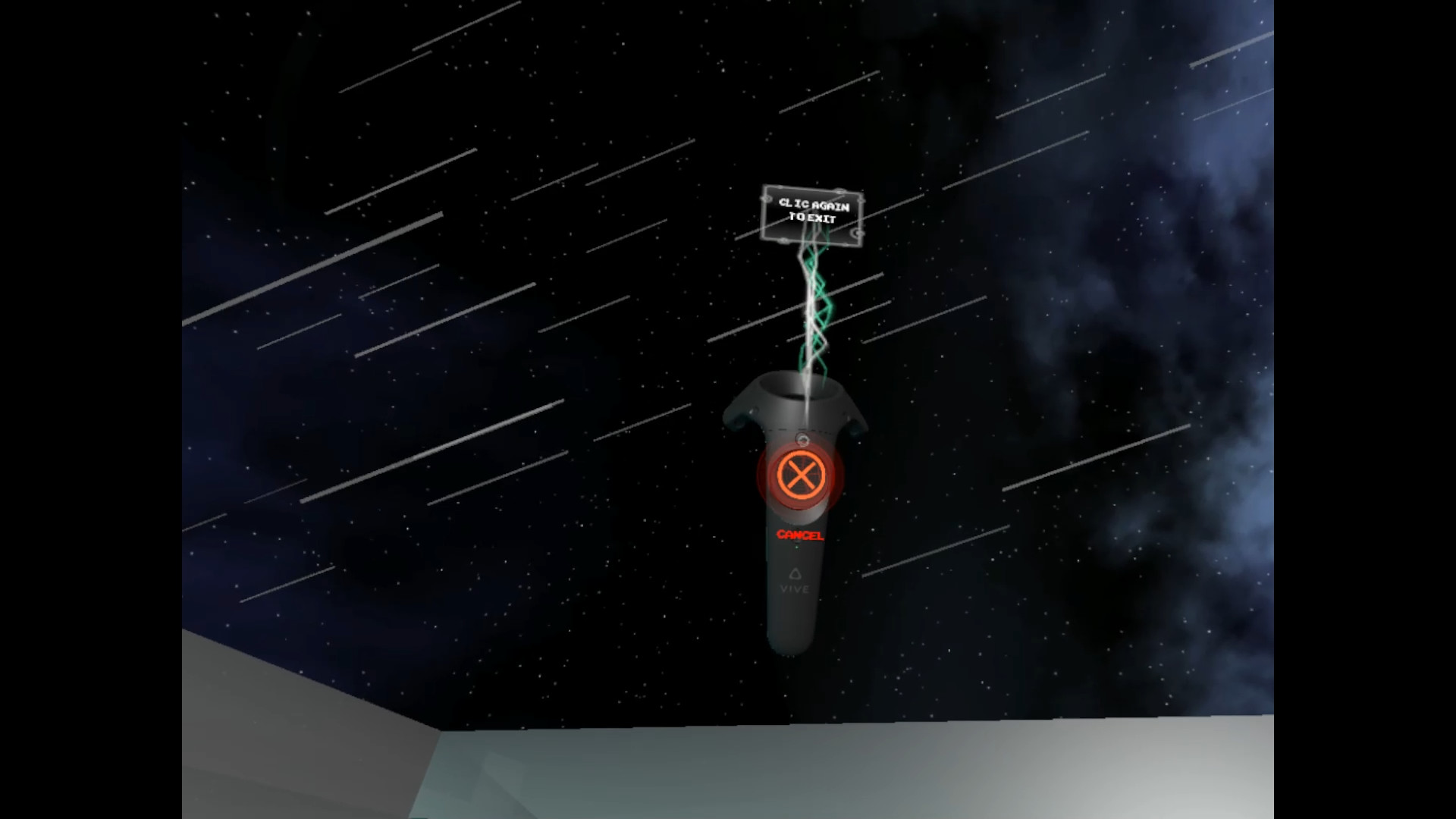The height and width of the screenshot is (819, 1456).
Task: Select the CLIC AGAIN TO EXIT sign panel
Action: (x=811, y=215)
